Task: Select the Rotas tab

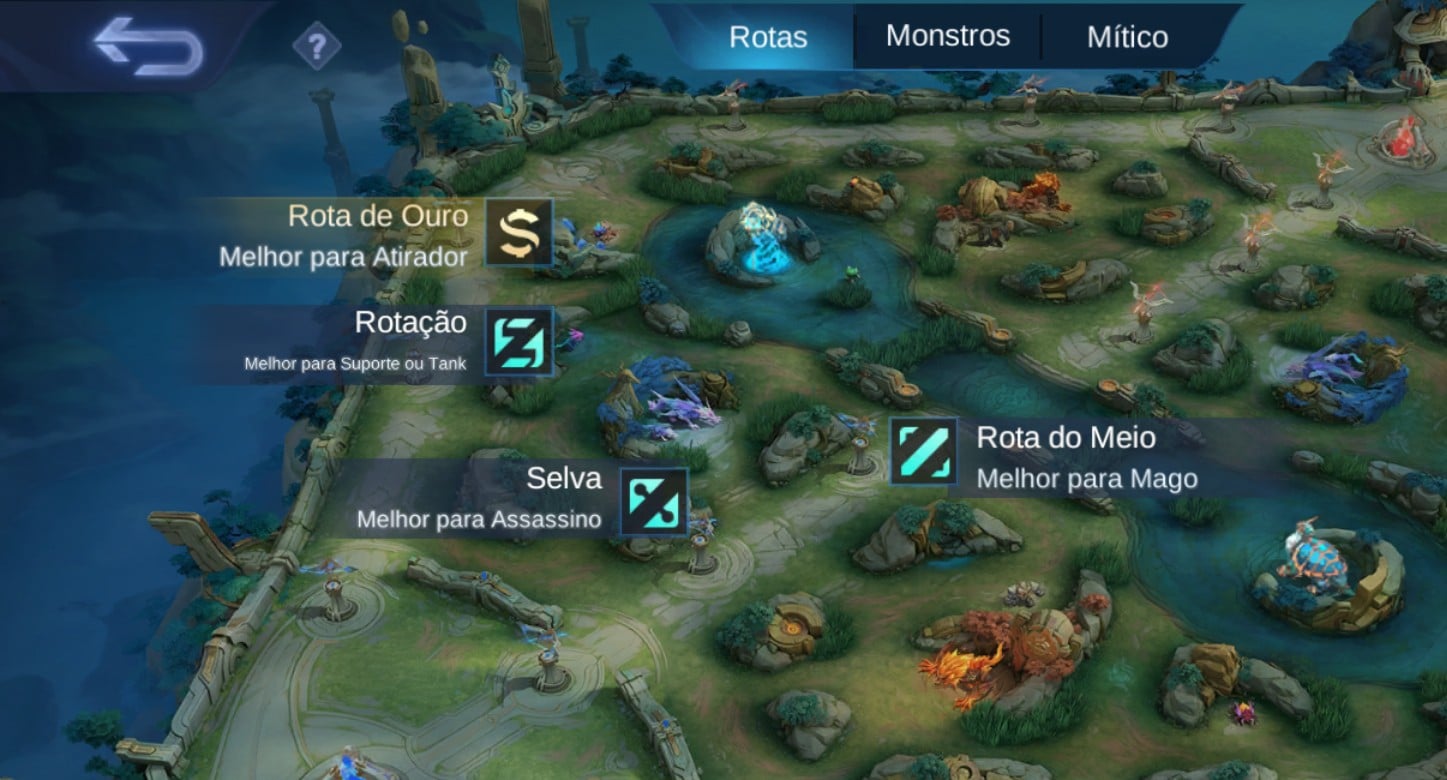Action: click(x=768, y=36)
